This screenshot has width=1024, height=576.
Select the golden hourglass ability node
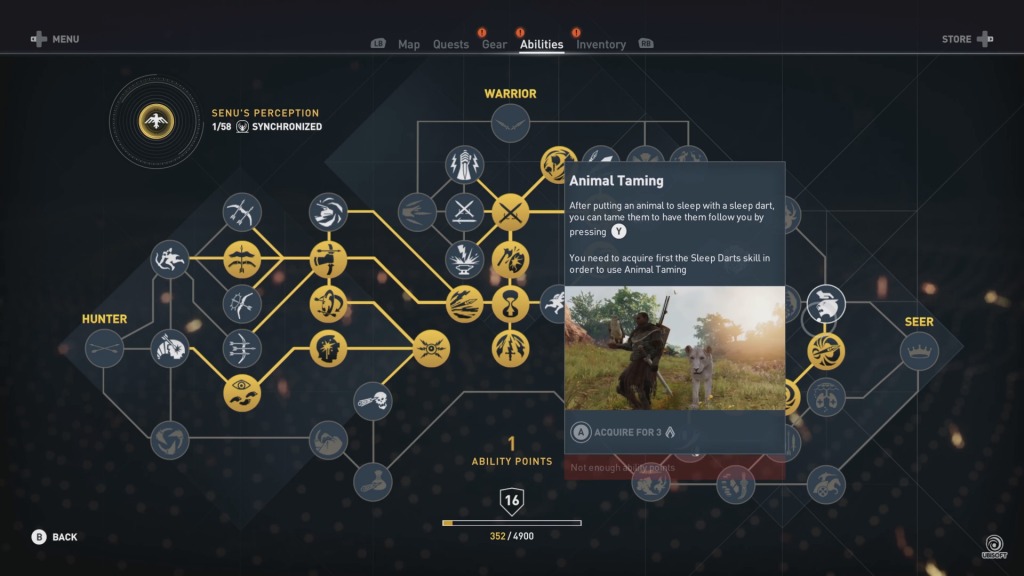tap(510, 303)
